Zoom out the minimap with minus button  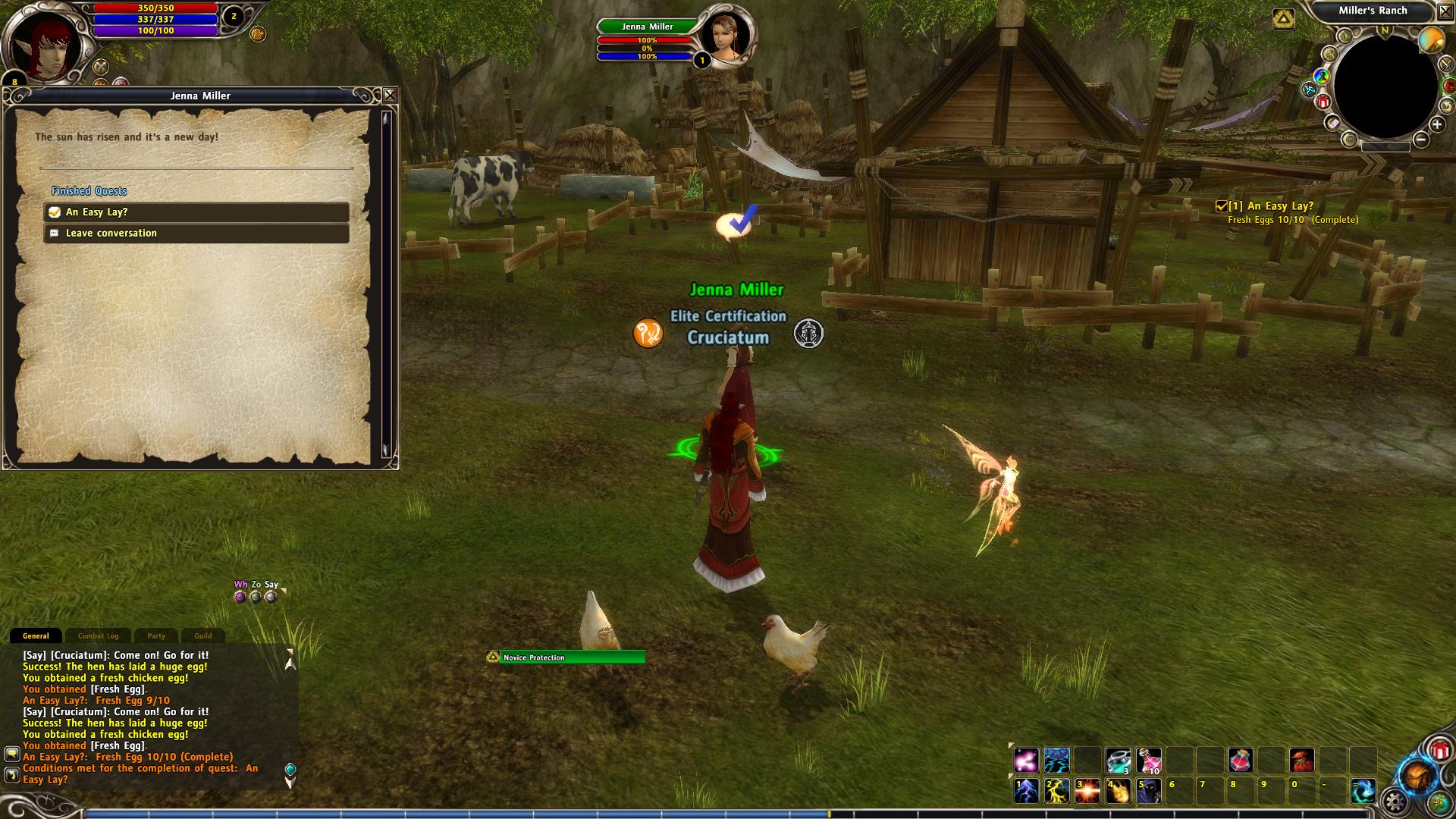click(1420, 140)
